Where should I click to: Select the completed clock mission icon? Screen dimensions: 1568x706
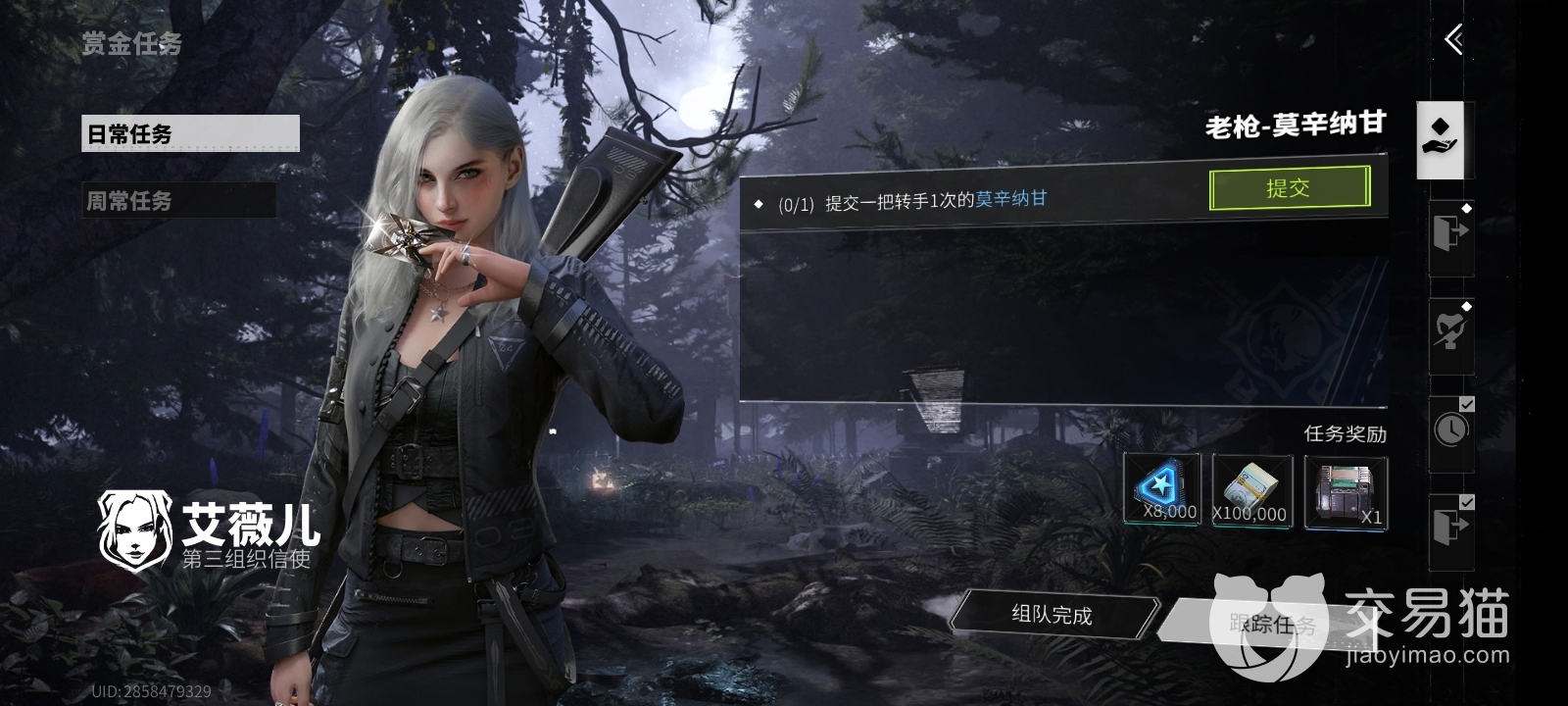point(1451,429)
